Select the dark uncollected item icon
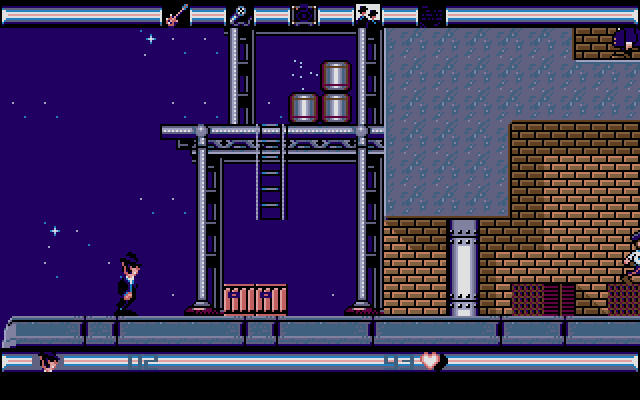 [432, 15]
